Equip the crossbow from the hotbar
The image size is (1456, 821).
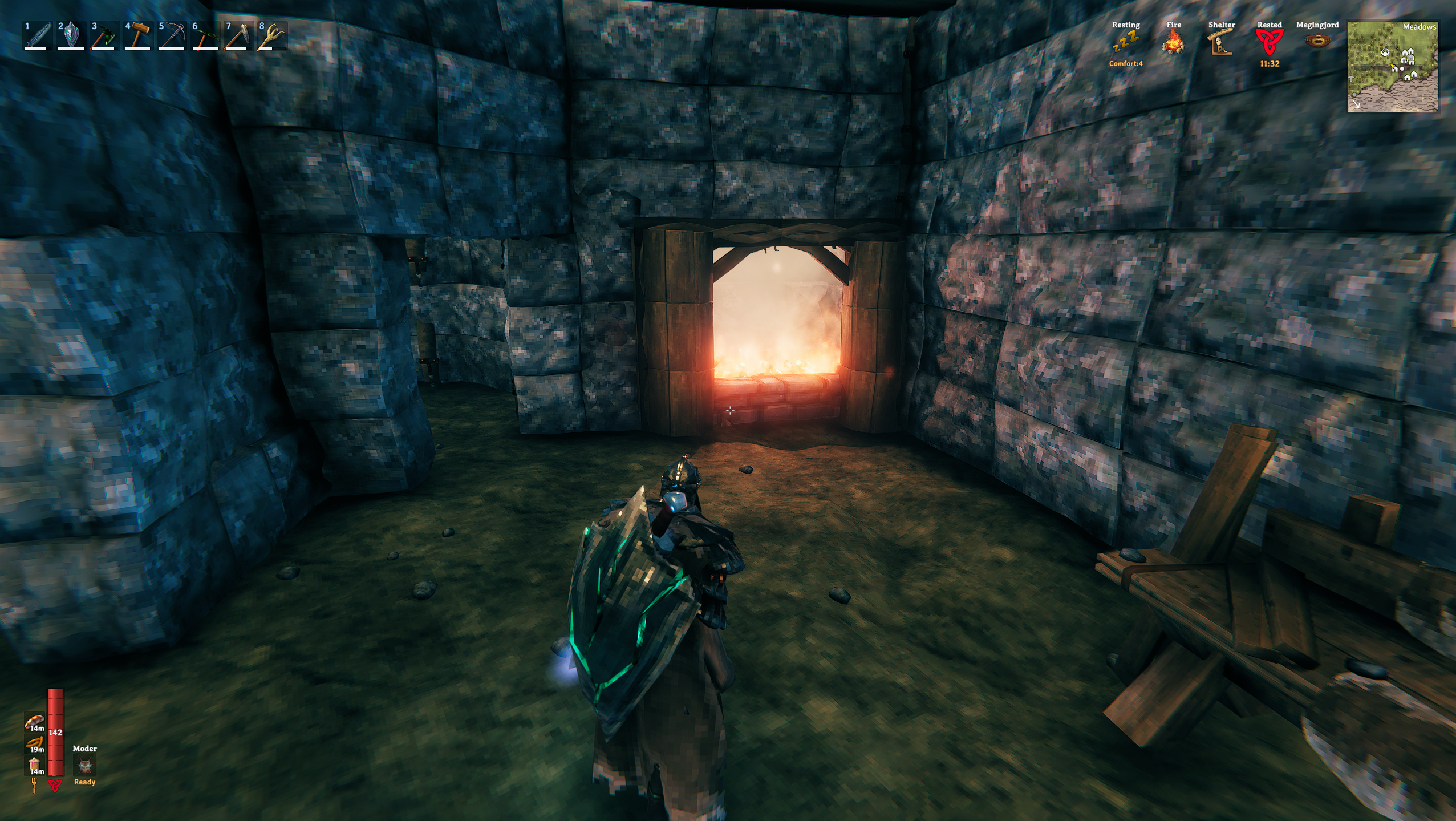(172, 36)
